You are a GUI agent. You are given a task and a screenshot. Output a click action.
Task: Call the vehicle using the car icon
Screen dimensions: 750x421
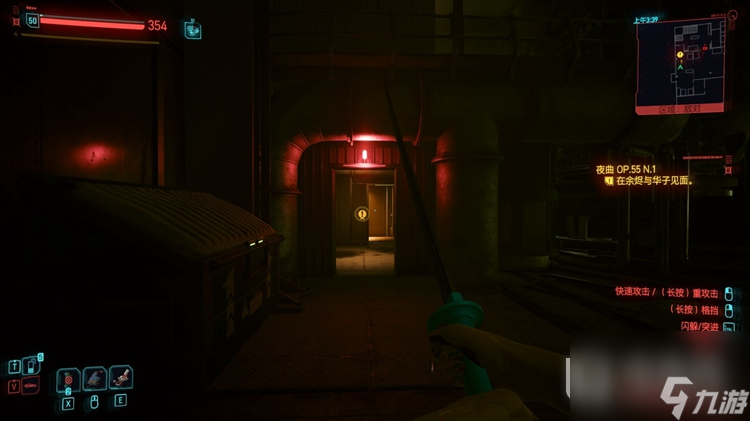(30, 386)
